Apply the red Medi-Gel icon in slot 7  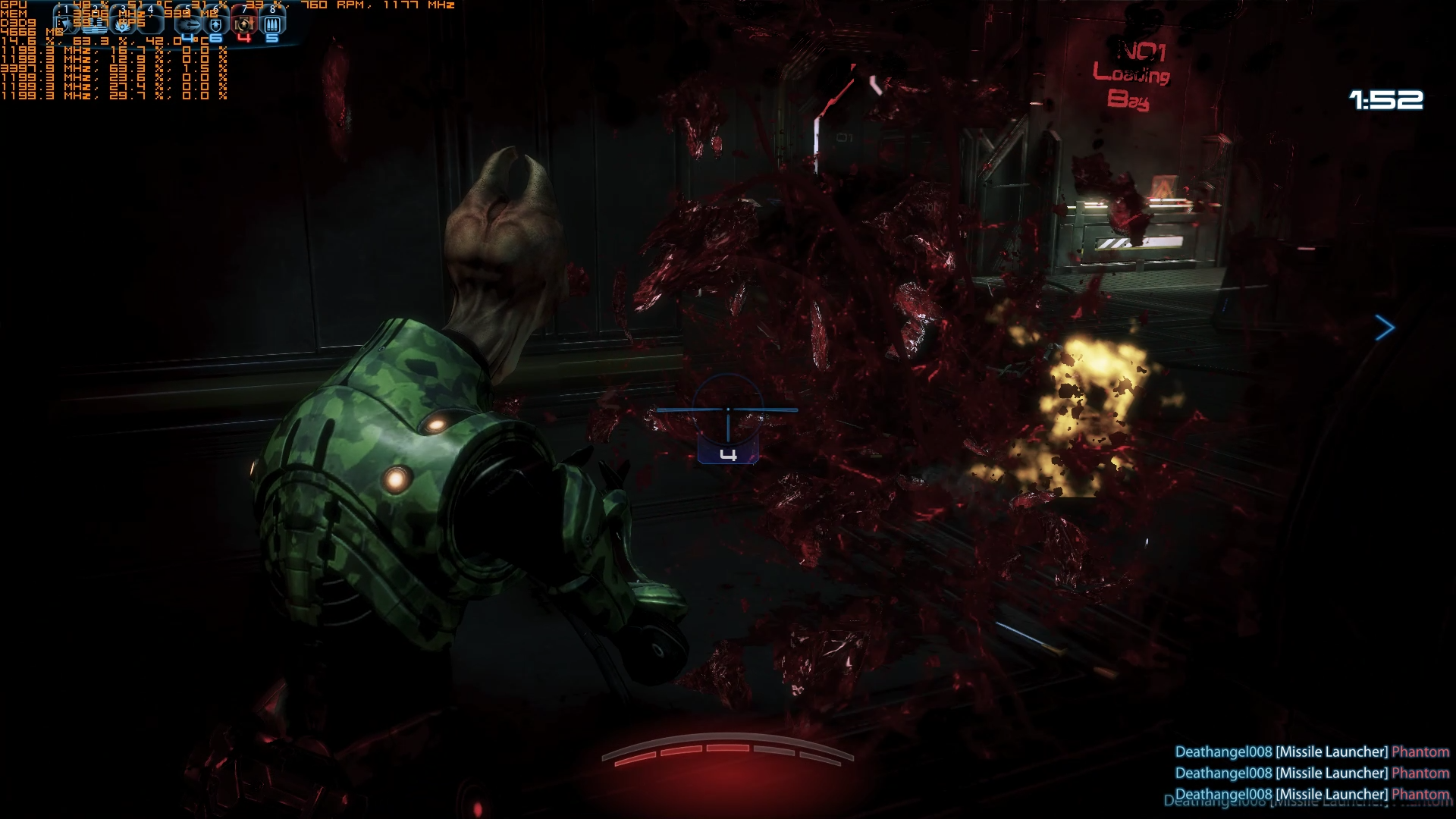(x=243, y=24)
